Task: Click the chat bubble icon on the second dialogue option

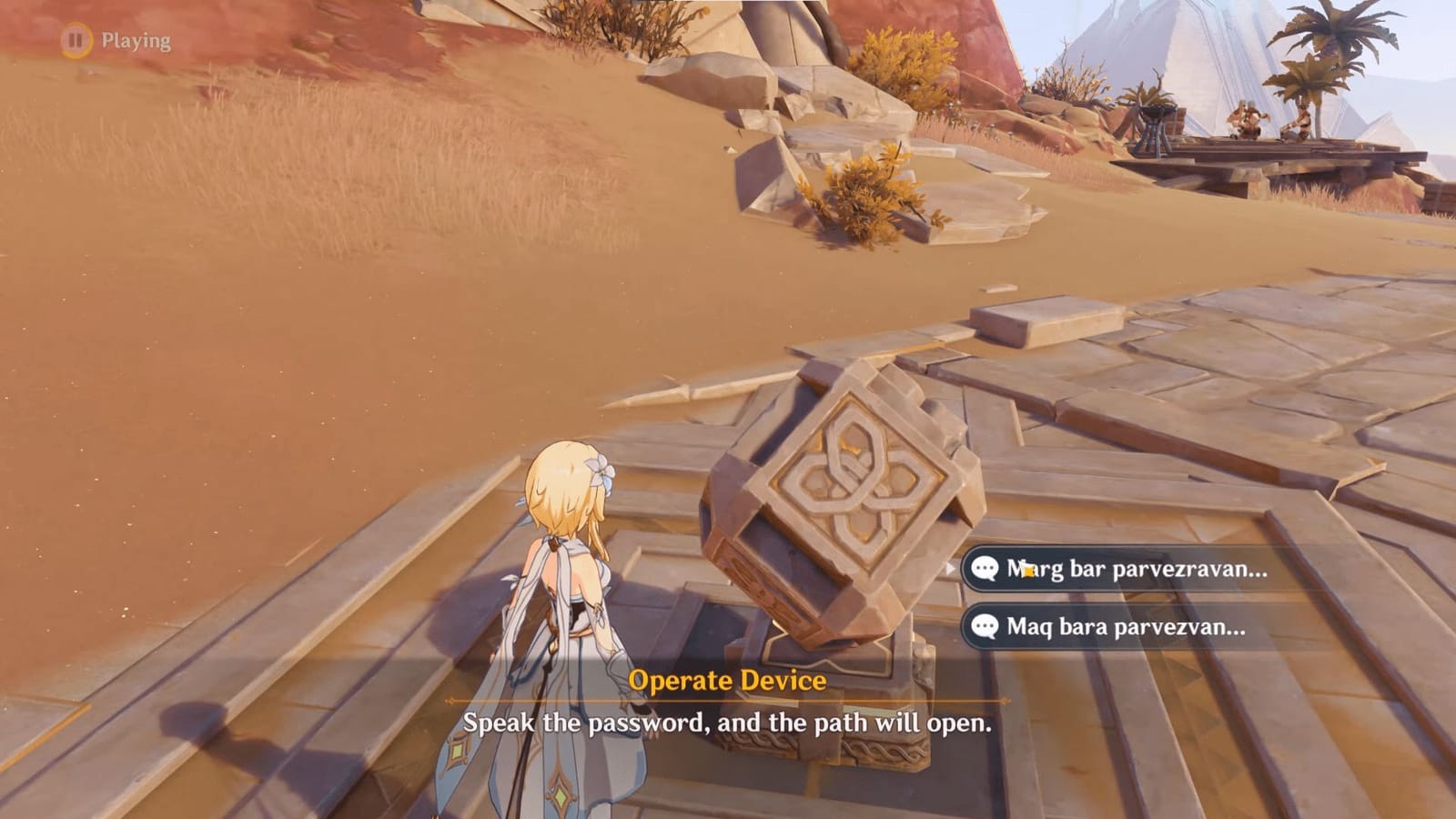Action: click(x=986, y=626)
